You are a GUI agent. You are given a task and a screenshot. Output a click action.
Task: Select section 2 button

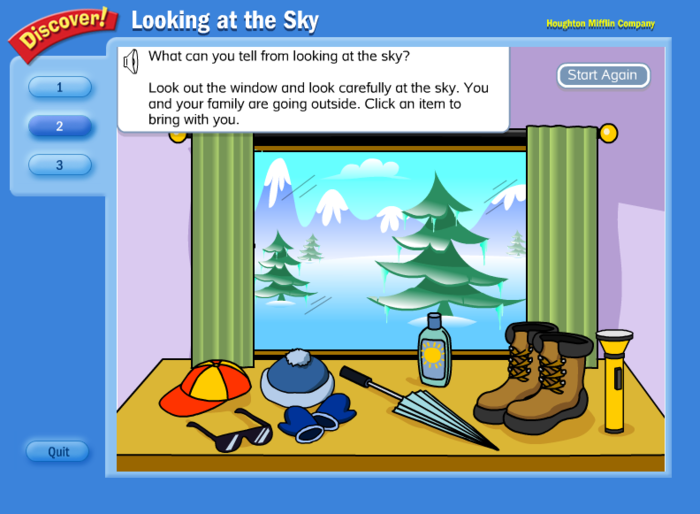(60, 126)
